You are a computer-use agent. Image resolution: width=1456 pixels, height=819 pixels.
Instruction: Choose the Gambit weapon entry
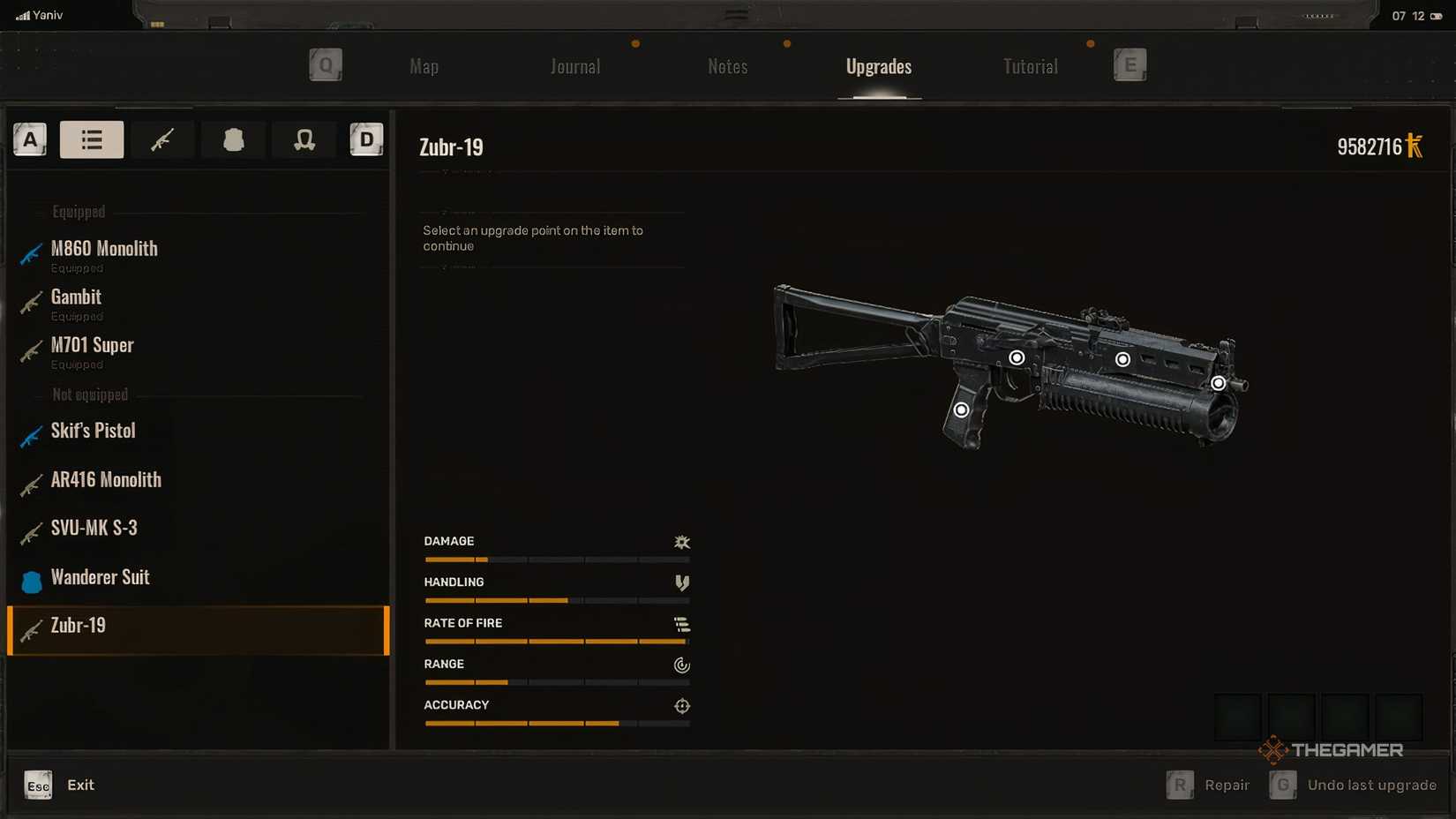tap(76, 298)
